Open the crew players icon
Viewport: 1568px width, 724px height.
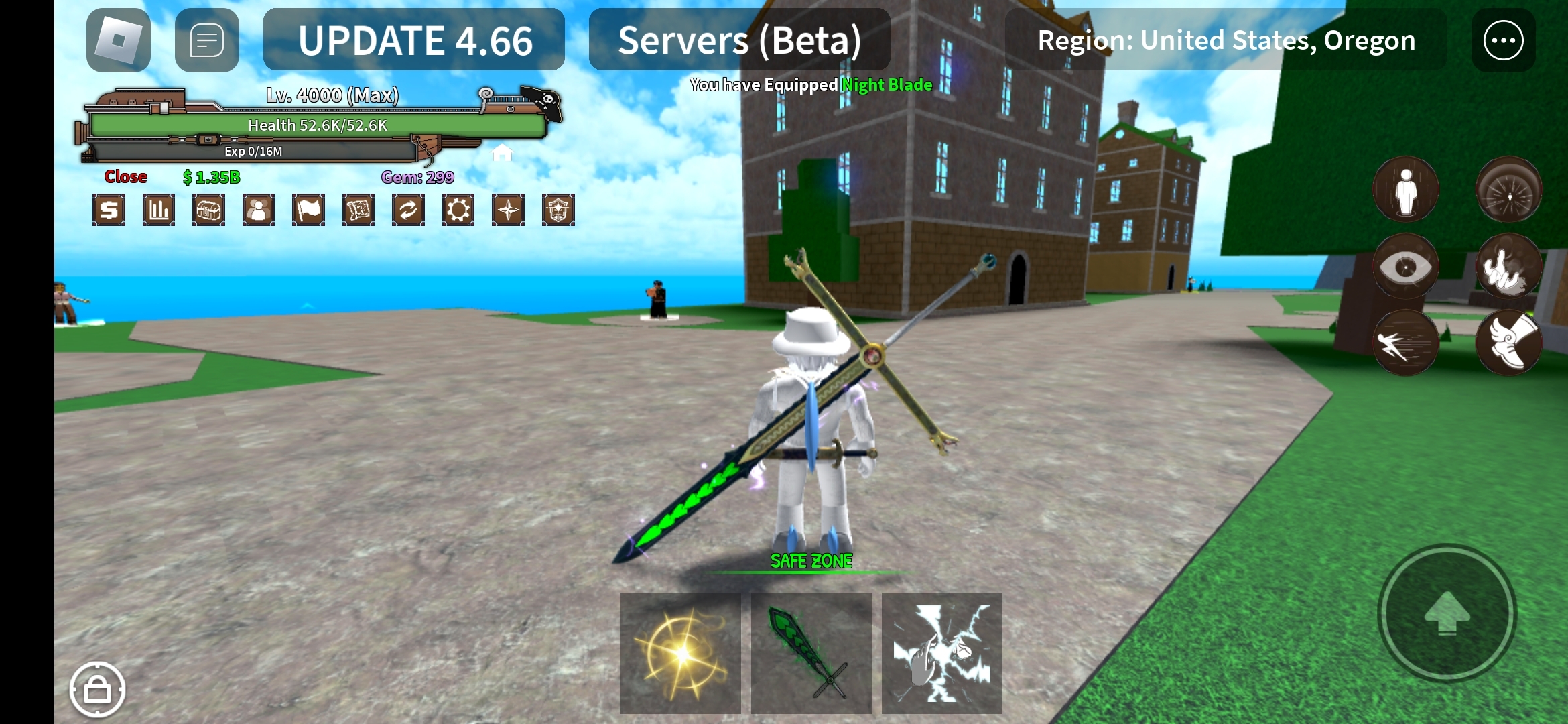pos(259,210)
